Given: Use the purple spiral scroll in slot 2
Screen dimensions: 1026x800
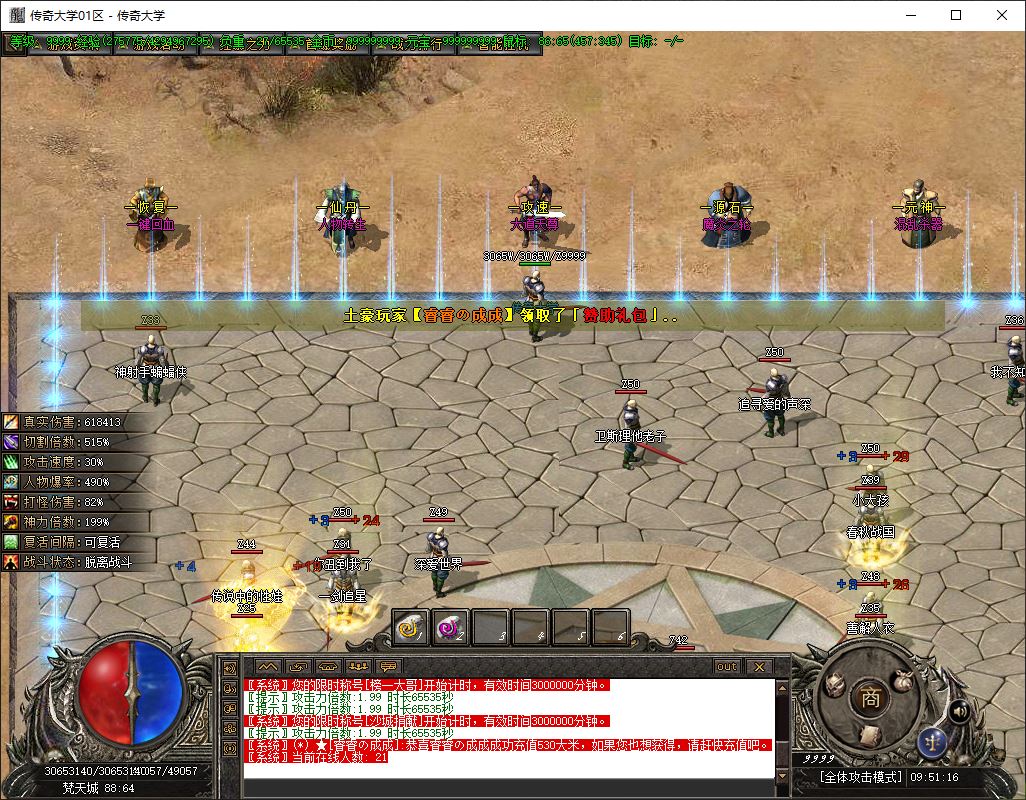Looking at the screenshot, I should (450, 627).
